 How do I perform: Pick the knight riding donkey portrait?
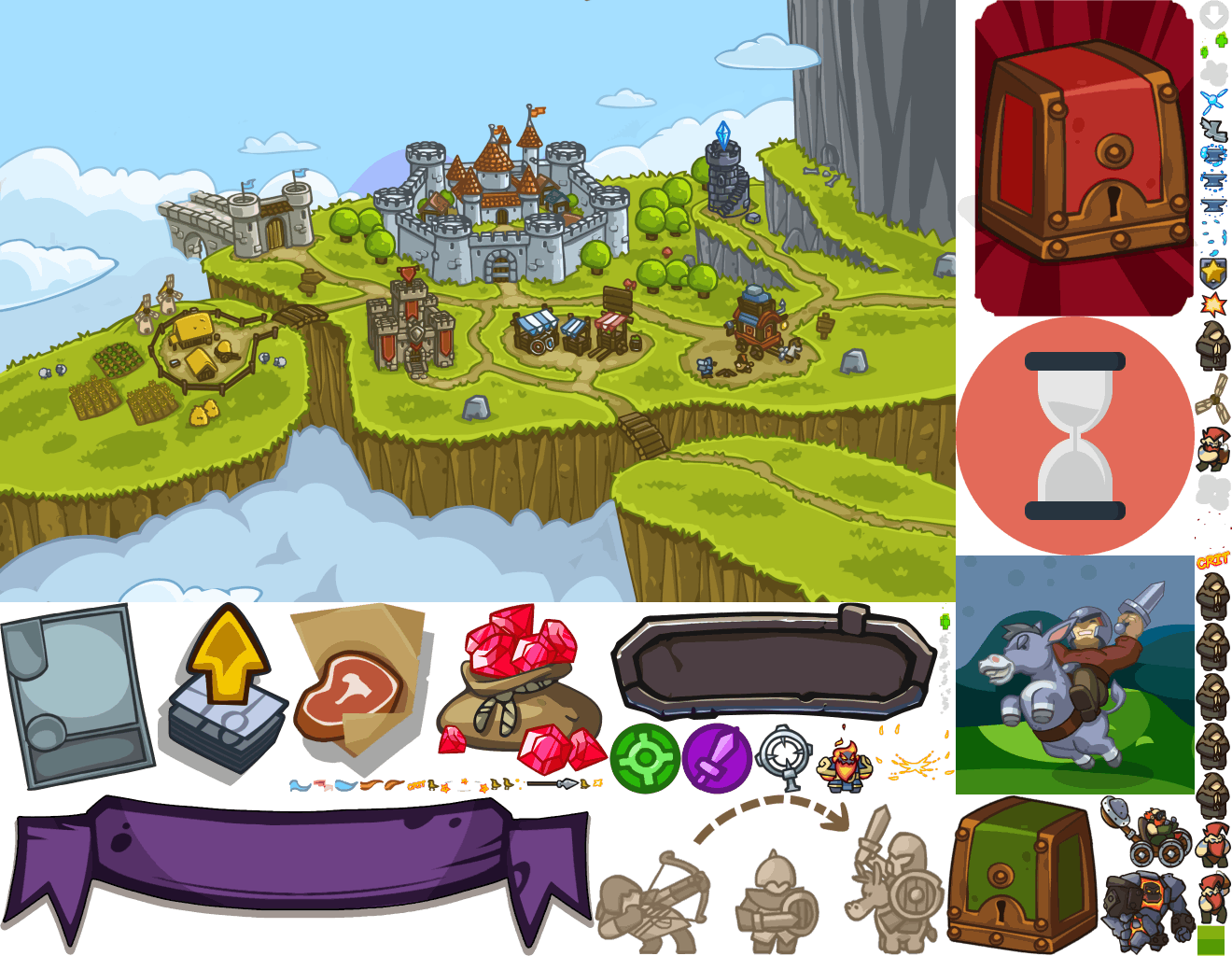1074,675
